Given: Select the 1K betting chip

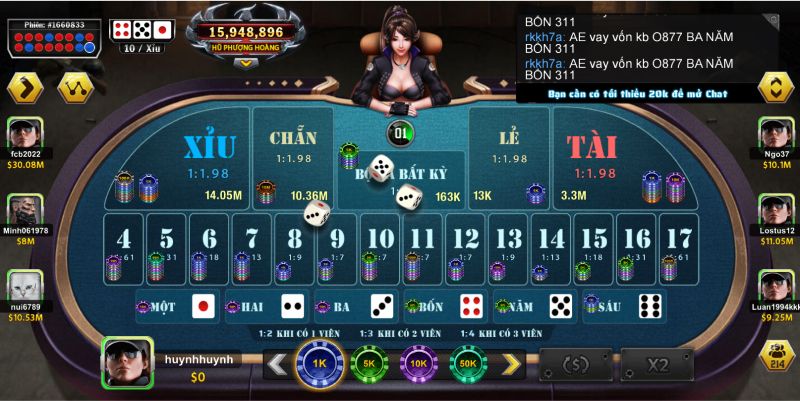Looking at the screenshot, I should [319, 362].
